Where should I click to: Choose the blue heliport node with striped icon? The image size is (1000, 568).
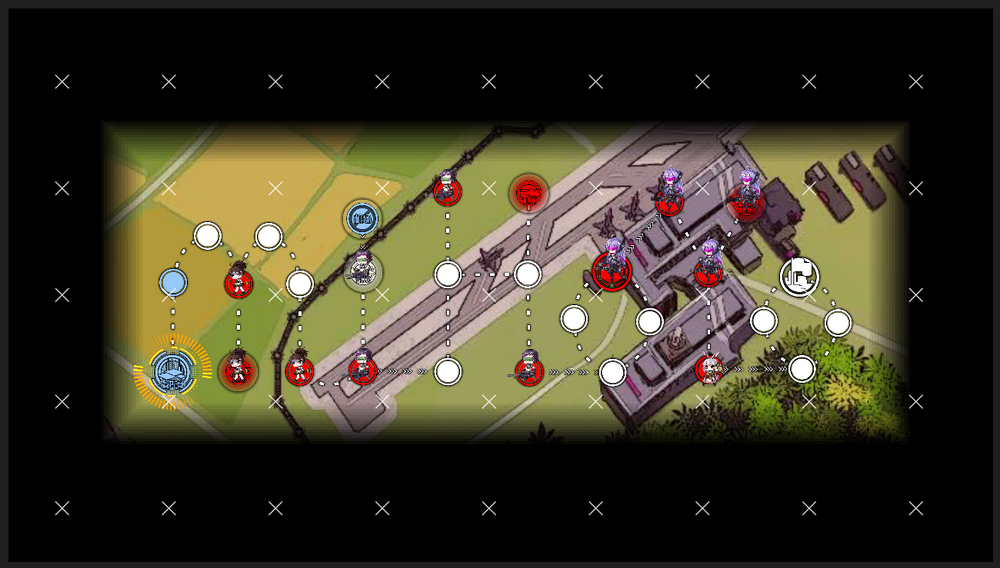(x=362, y=218)
